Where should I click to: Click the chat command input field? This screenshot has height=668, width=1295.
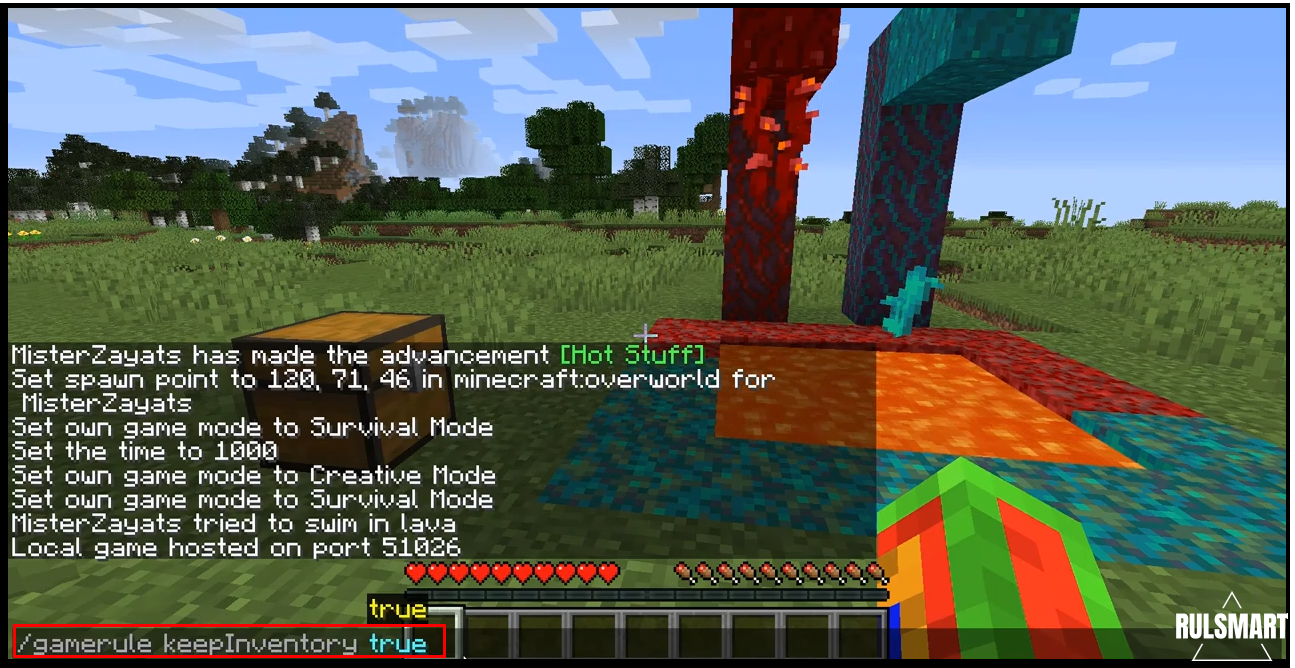228,643
